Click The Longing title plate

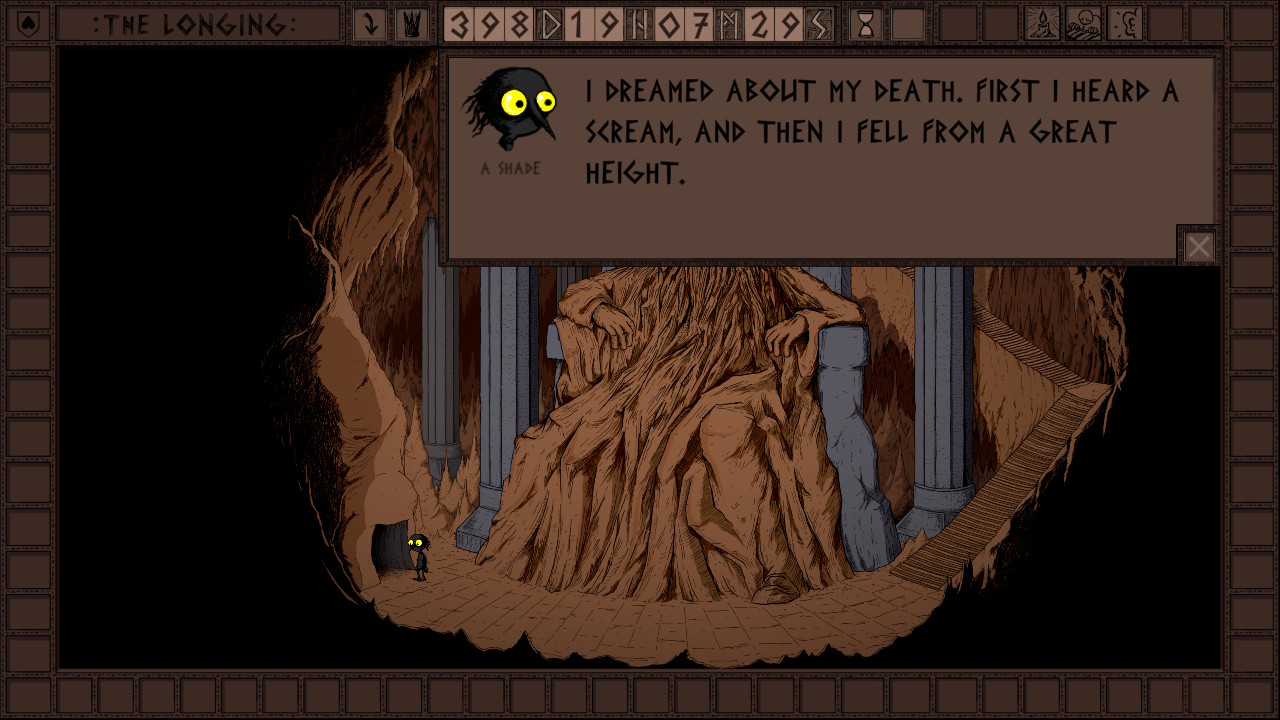[195, 24]
